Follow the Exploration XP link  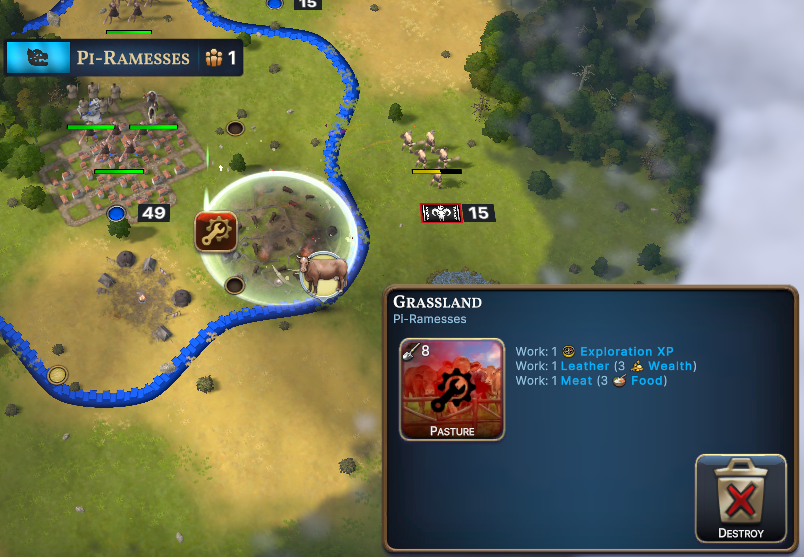[626, 352]
